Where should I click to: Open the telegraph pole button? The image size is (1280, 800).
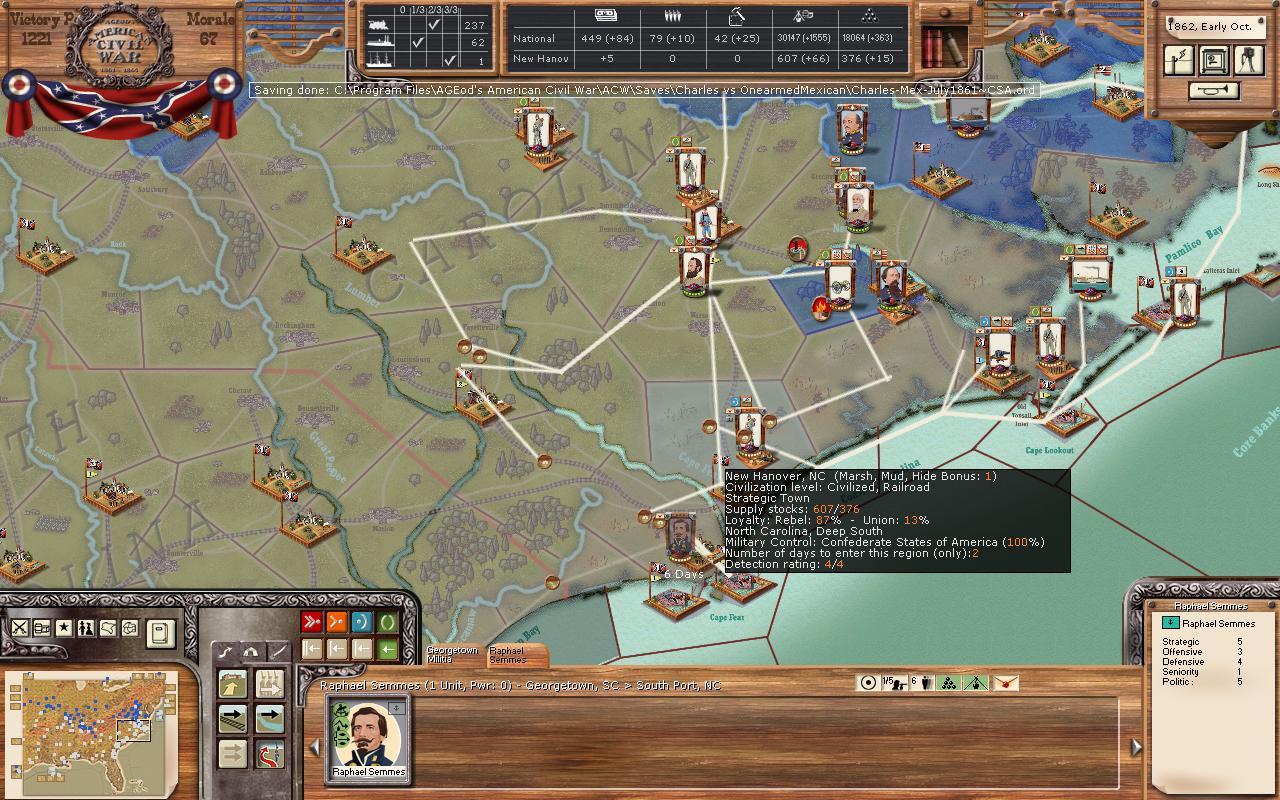coord(1180,60)
